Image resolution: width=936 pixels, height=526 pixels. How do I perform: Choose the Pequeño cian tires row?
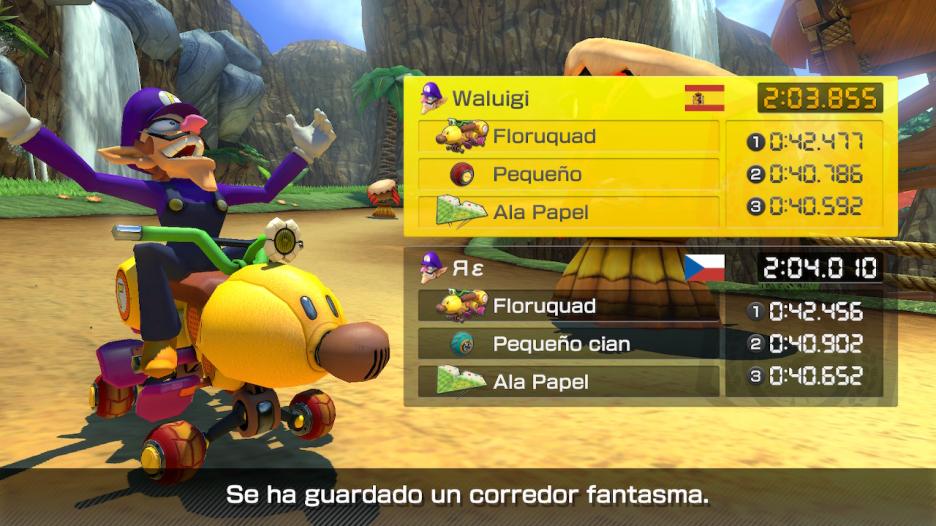(568, 344)
